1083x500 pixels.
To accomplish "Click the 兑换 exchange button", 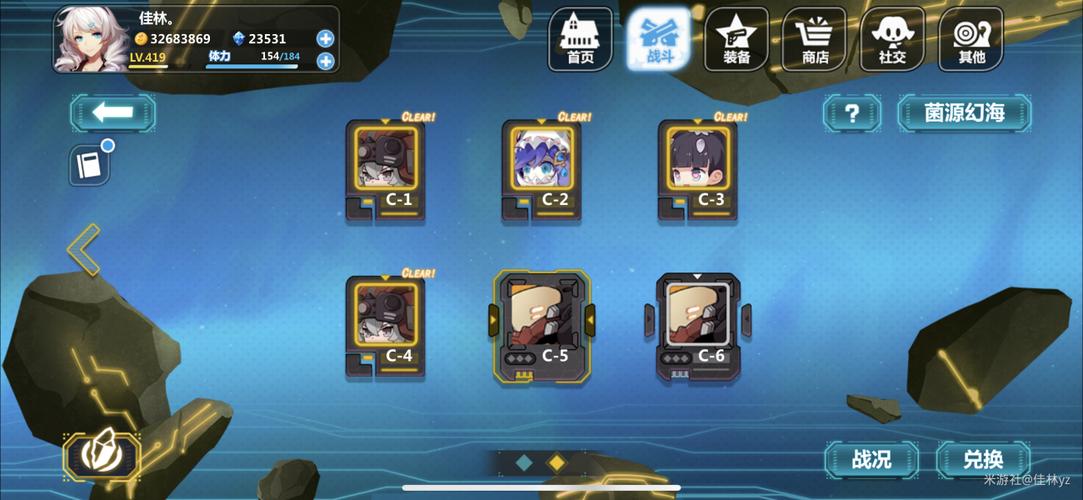I will [x=983, y=460].
